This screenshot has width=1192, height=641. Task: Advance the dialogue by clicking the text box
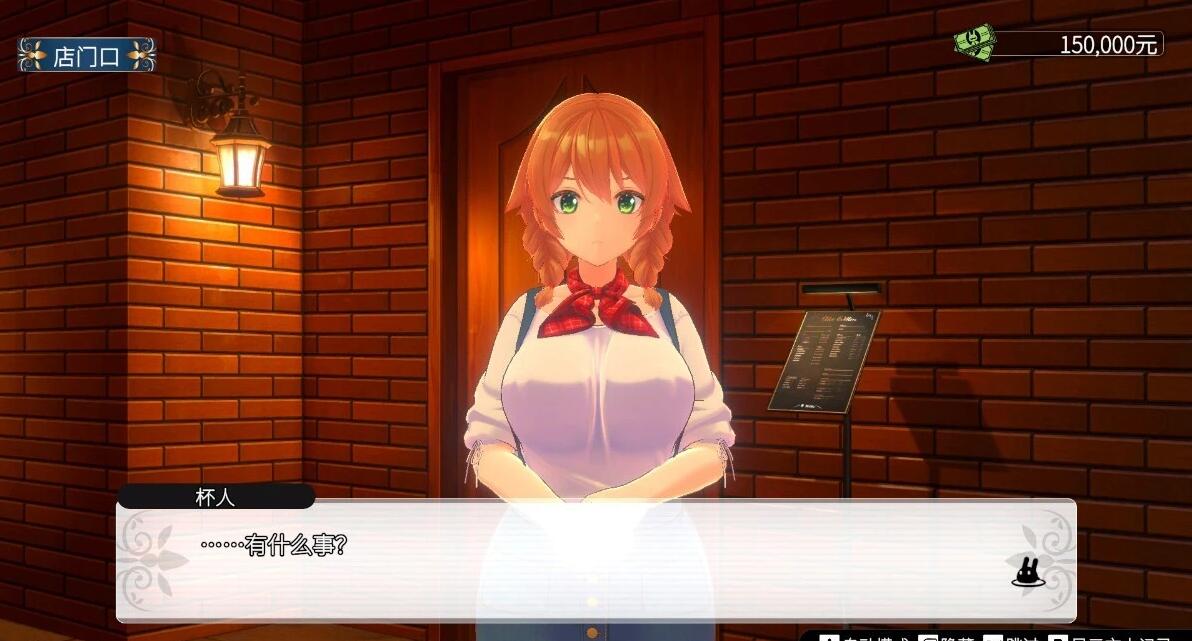click(x=596, y=560)
